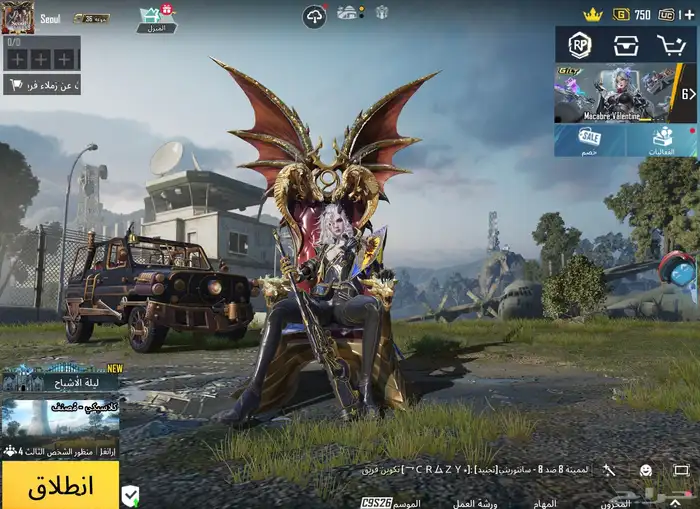Select the ليلة الأشباح NEW mode banner
Screen dimensions: 700x509
point(60,378)
